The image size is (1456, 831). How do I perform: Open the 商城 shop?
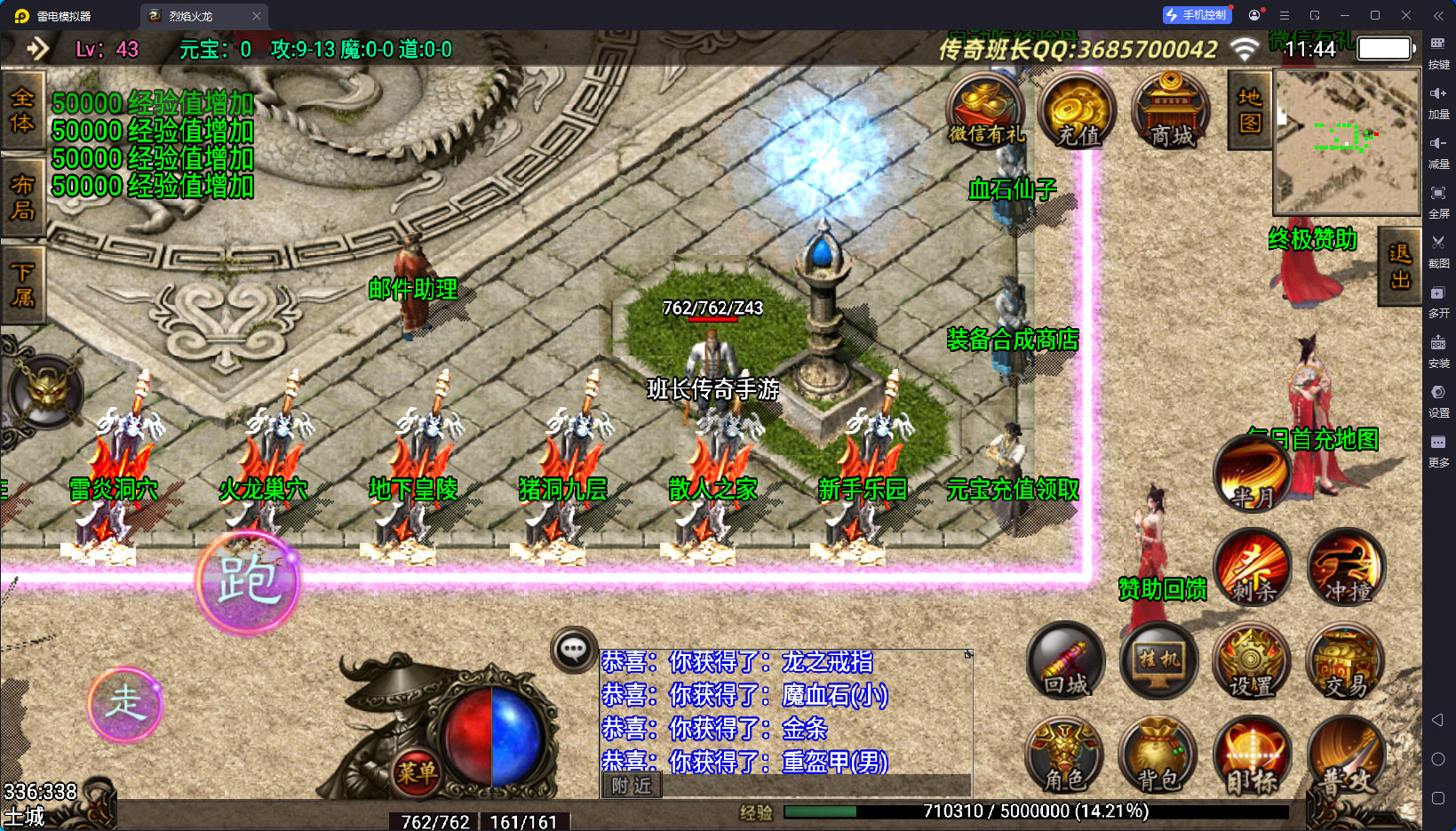(x=1172, y=112)
